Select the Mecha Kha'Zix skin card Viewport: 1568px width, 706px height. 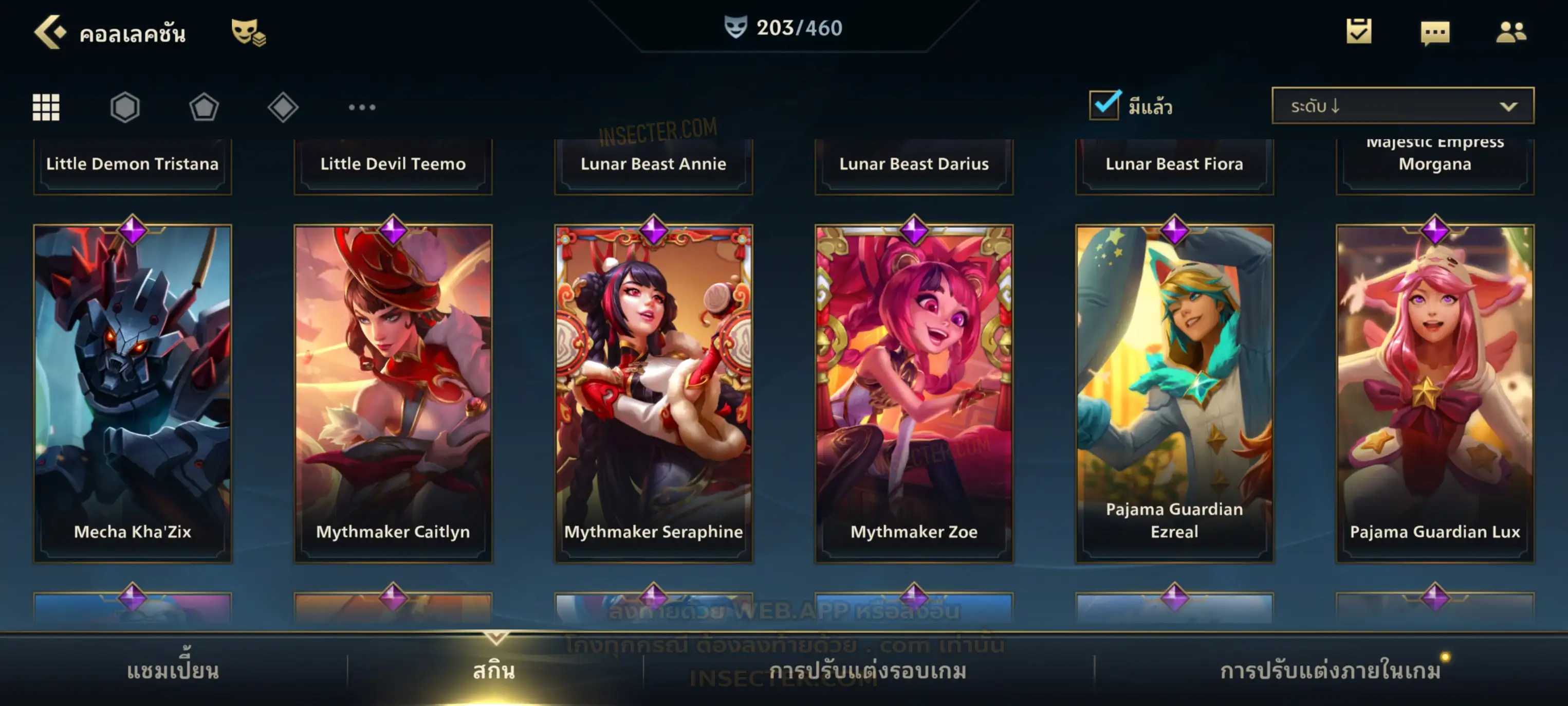tap(133, 393)
